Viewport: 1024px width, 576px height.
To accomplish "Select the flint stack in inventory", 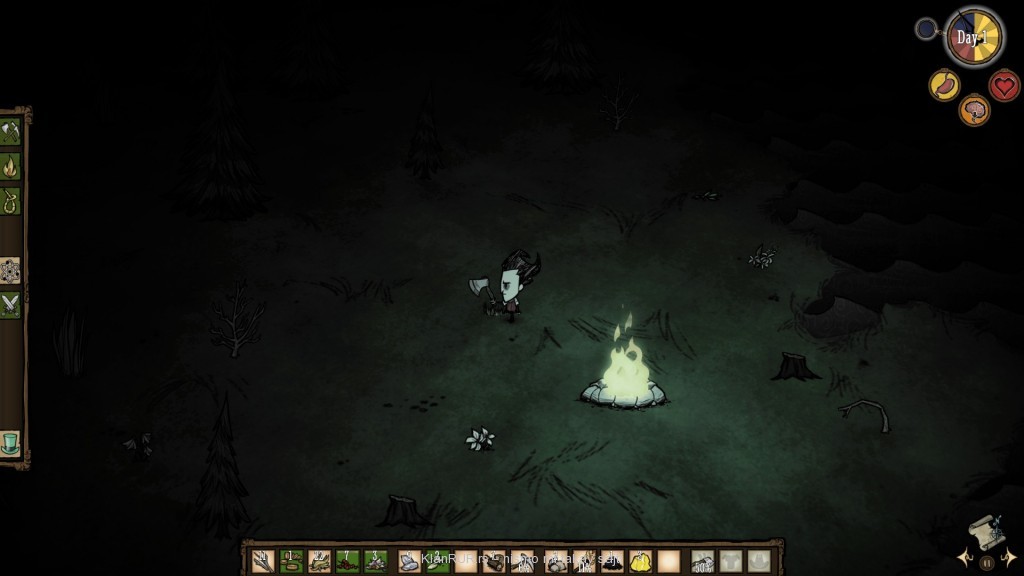I will pos(376,561).
